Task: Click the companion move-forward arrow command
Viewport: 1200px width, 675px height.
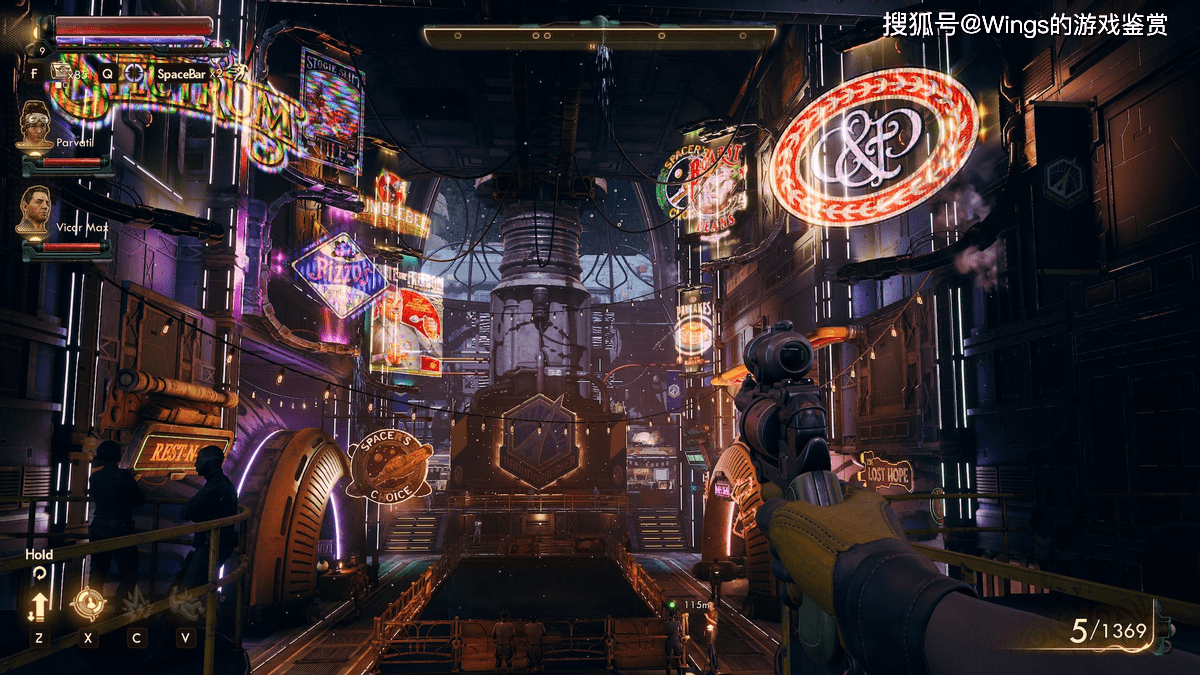Action: coord(39,605)
